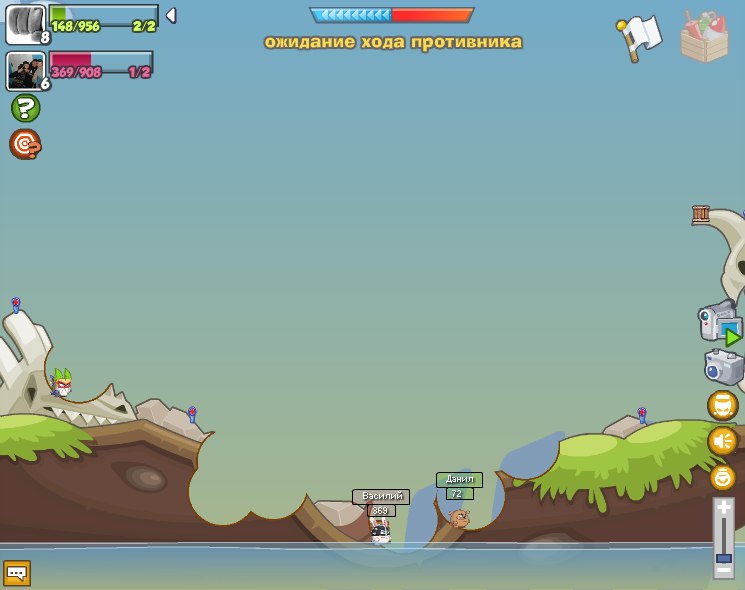Click the orange target hint icon

25,144
